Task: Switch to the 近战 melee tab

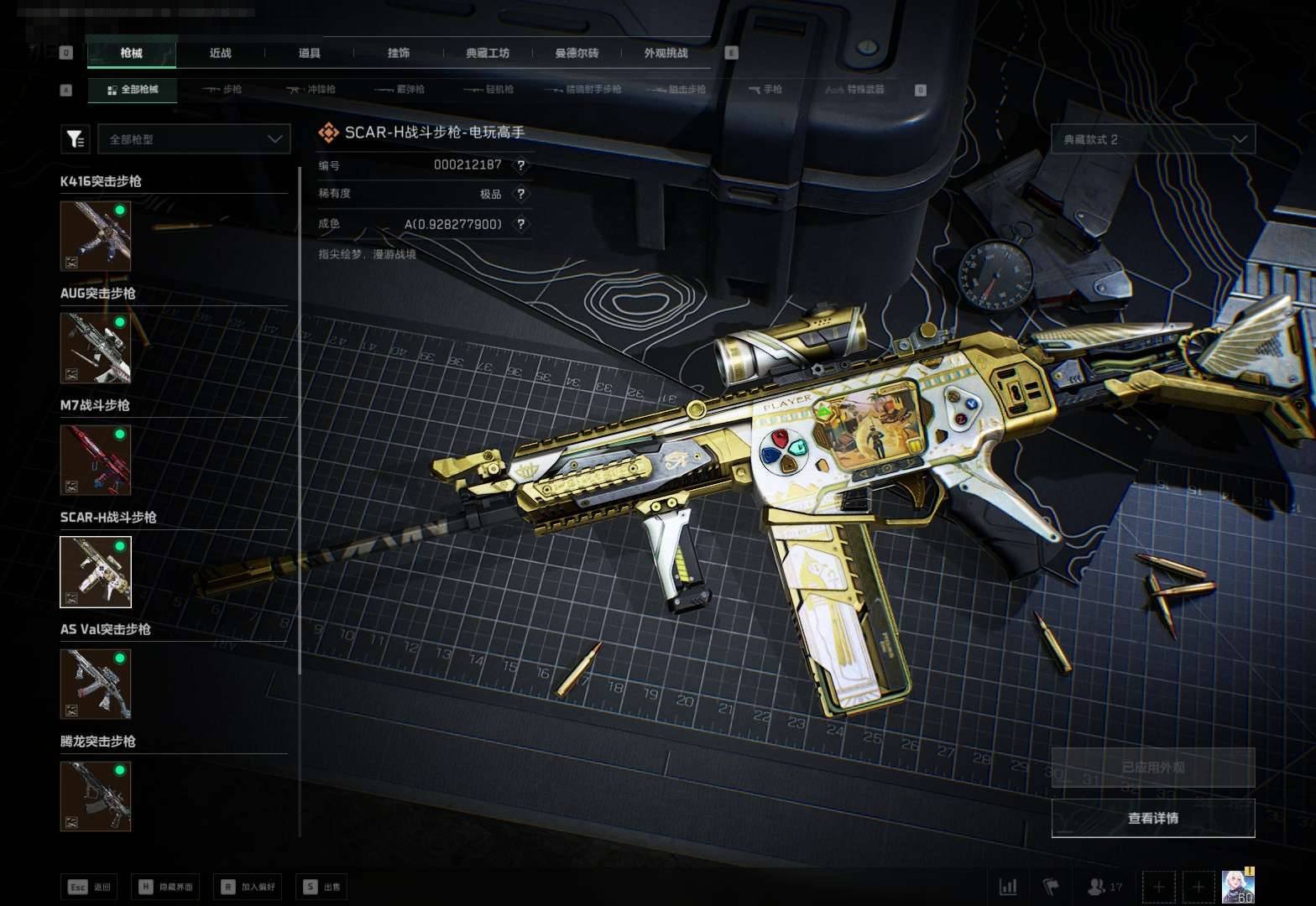Action: [x=220, y=53]
